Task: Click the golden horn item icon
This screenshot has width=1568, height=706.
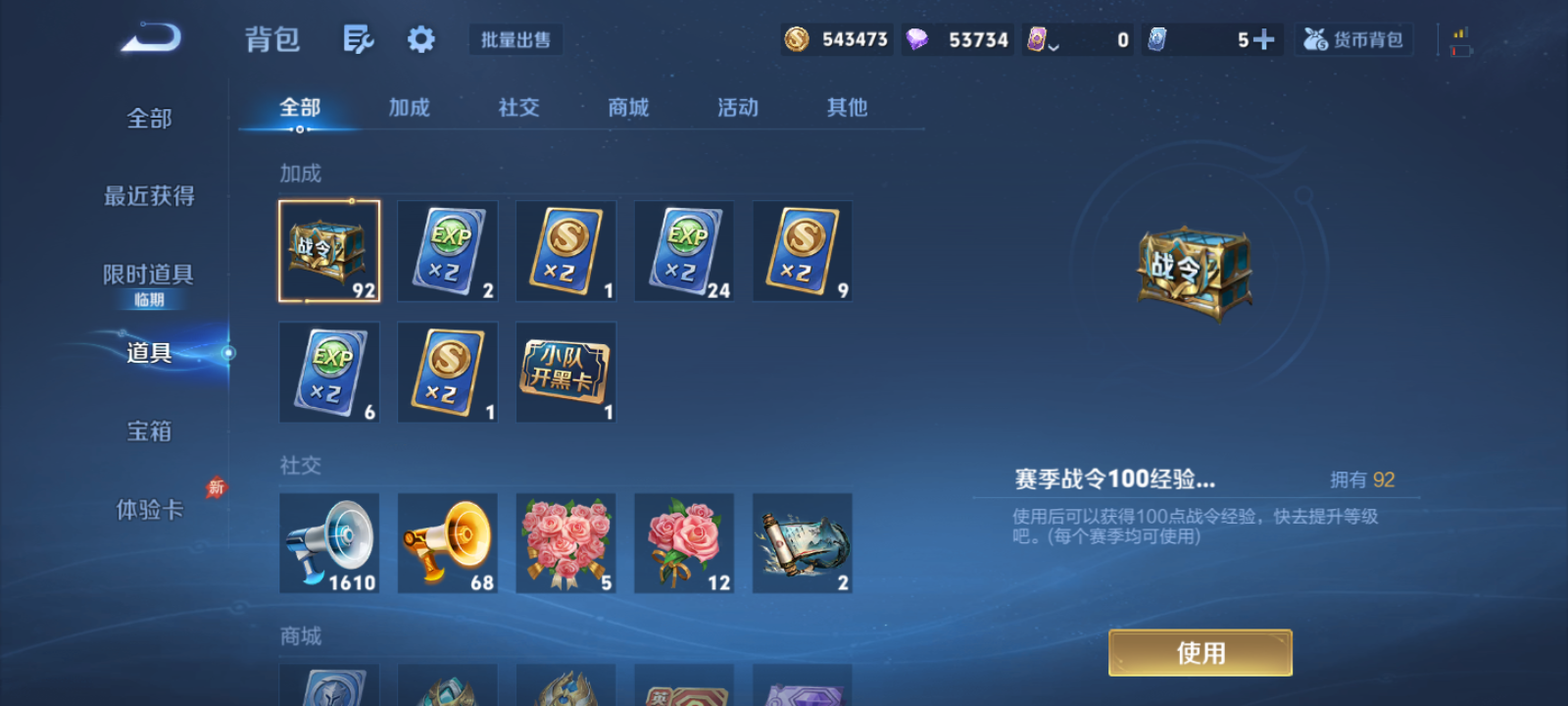Action: (448, 542)
